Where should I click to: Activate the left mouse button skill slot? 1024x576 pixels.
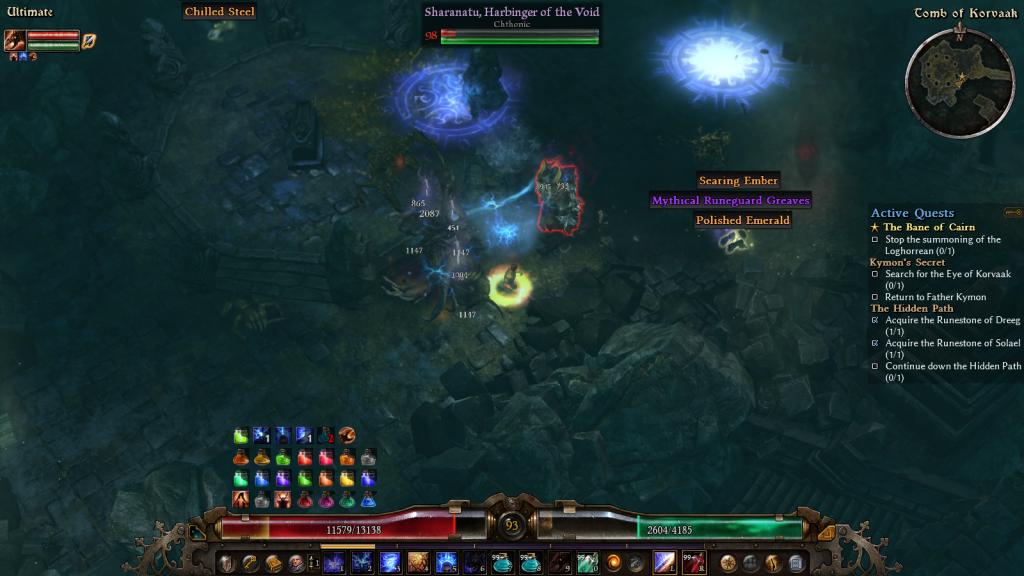tap(665, 563)
